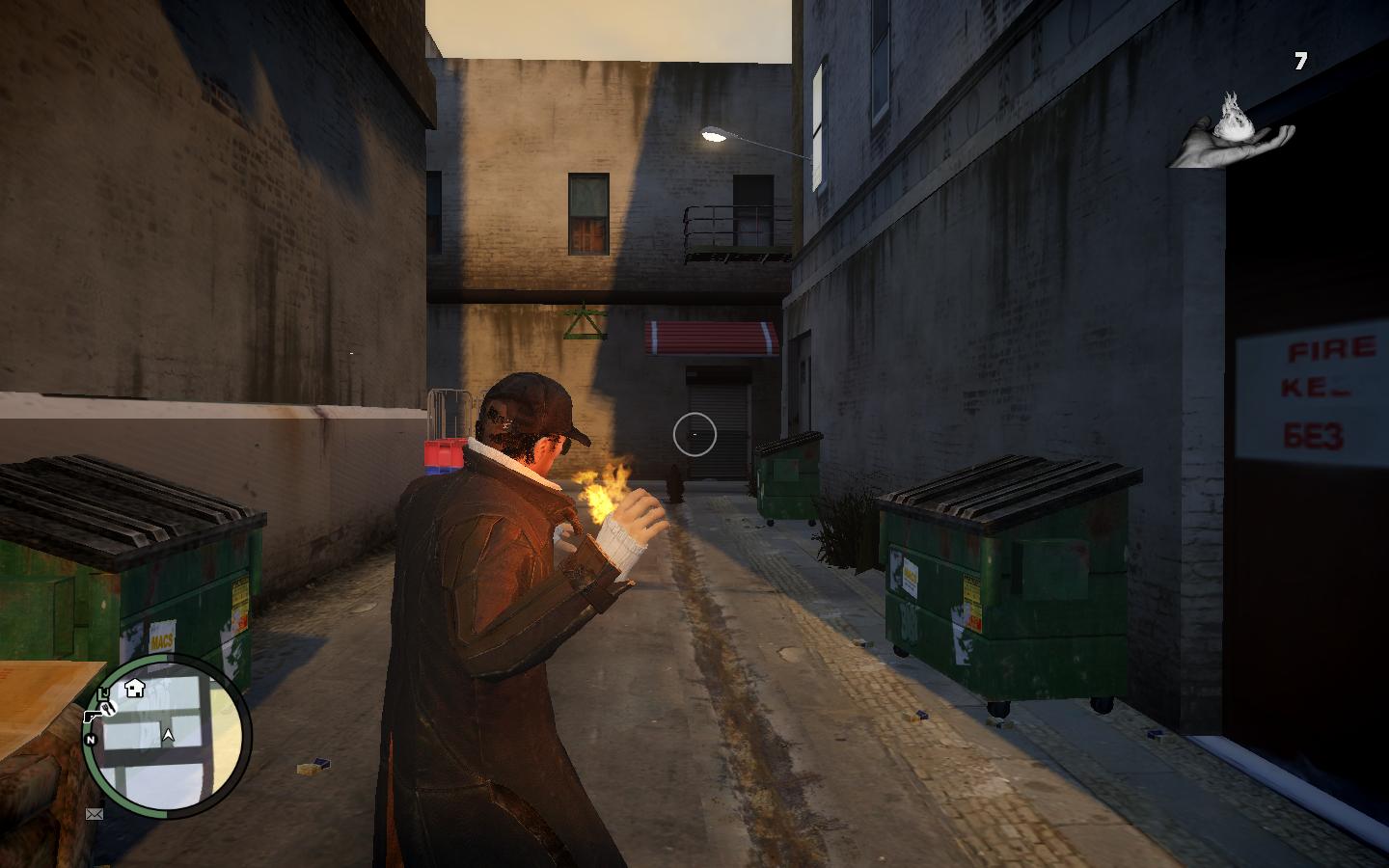Click the North compass marker on minimap
This screenshot has width=1389, height=868.
click(x=92, y=740)
